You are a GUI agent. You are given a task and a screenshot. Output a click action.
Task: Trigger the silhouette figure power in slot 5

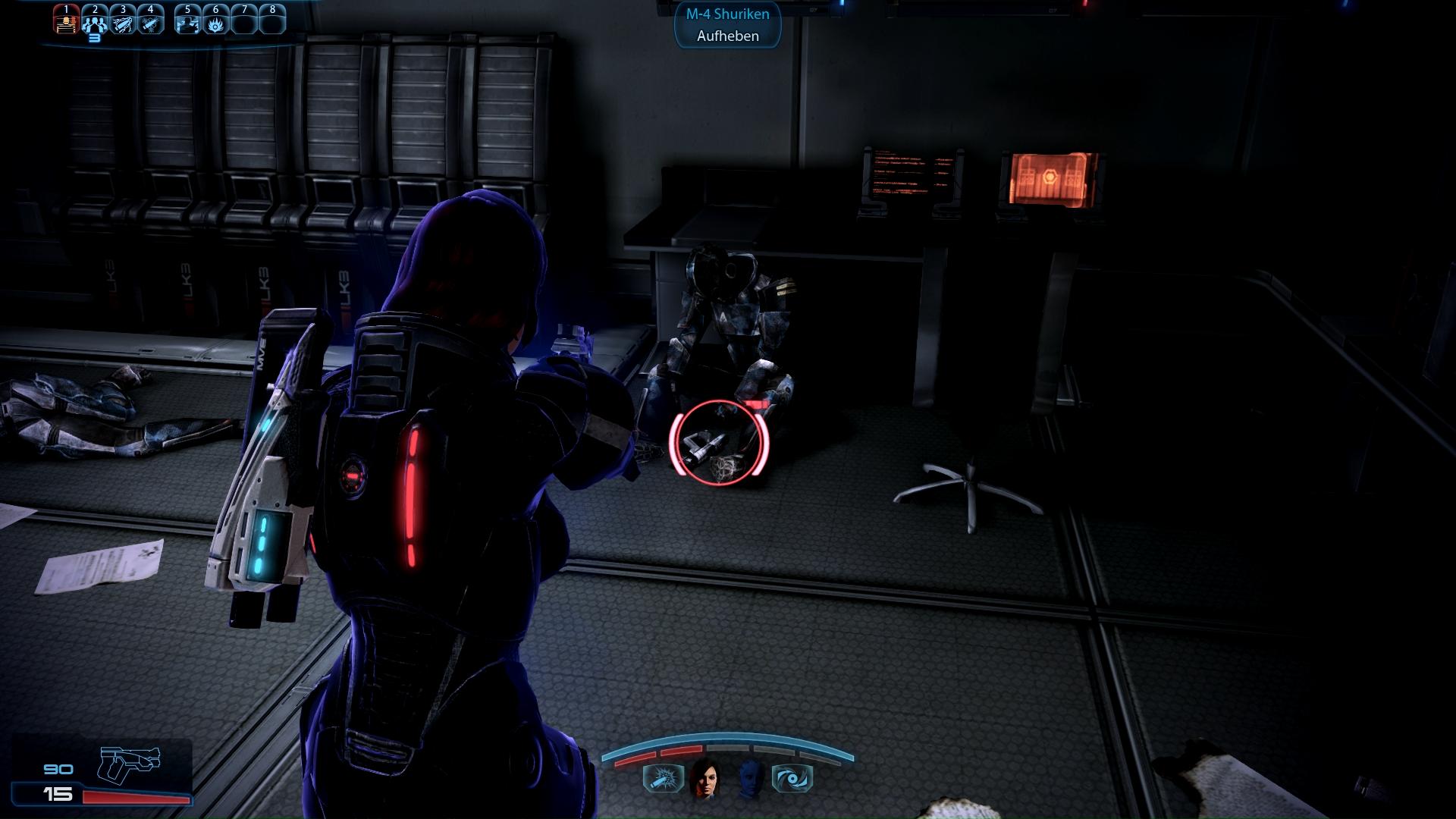(187, 21)
